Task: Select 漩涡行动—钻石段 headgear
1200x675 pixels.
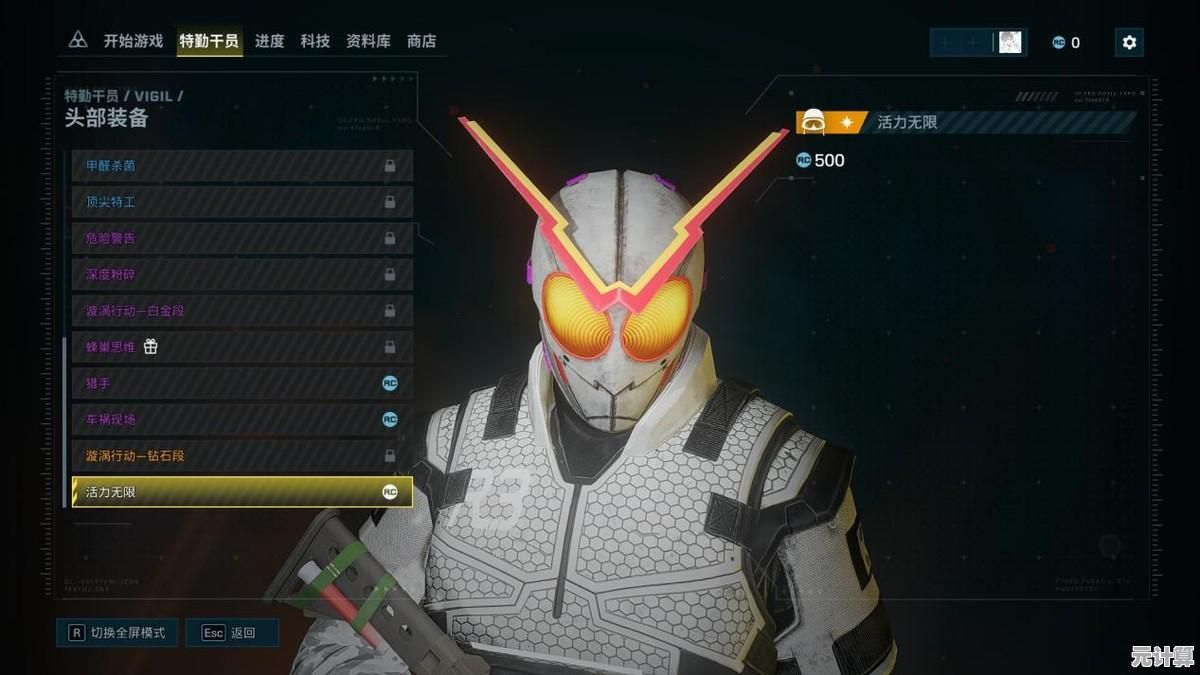Action: (x=242, y=456)
